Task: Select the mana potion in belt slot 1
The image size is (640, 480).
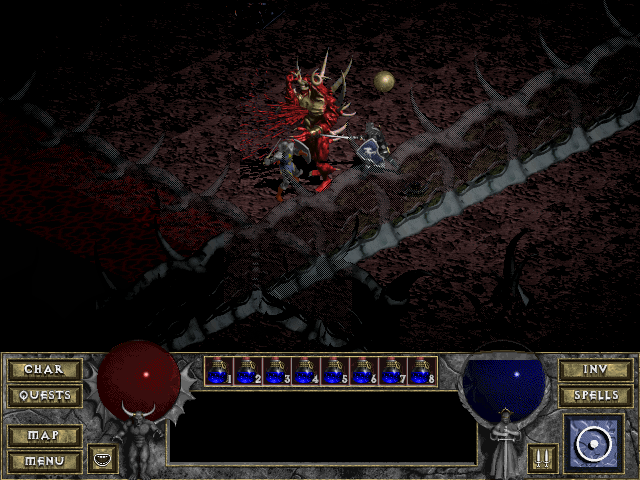Action: pyautogui.click(x=218, y=371)
